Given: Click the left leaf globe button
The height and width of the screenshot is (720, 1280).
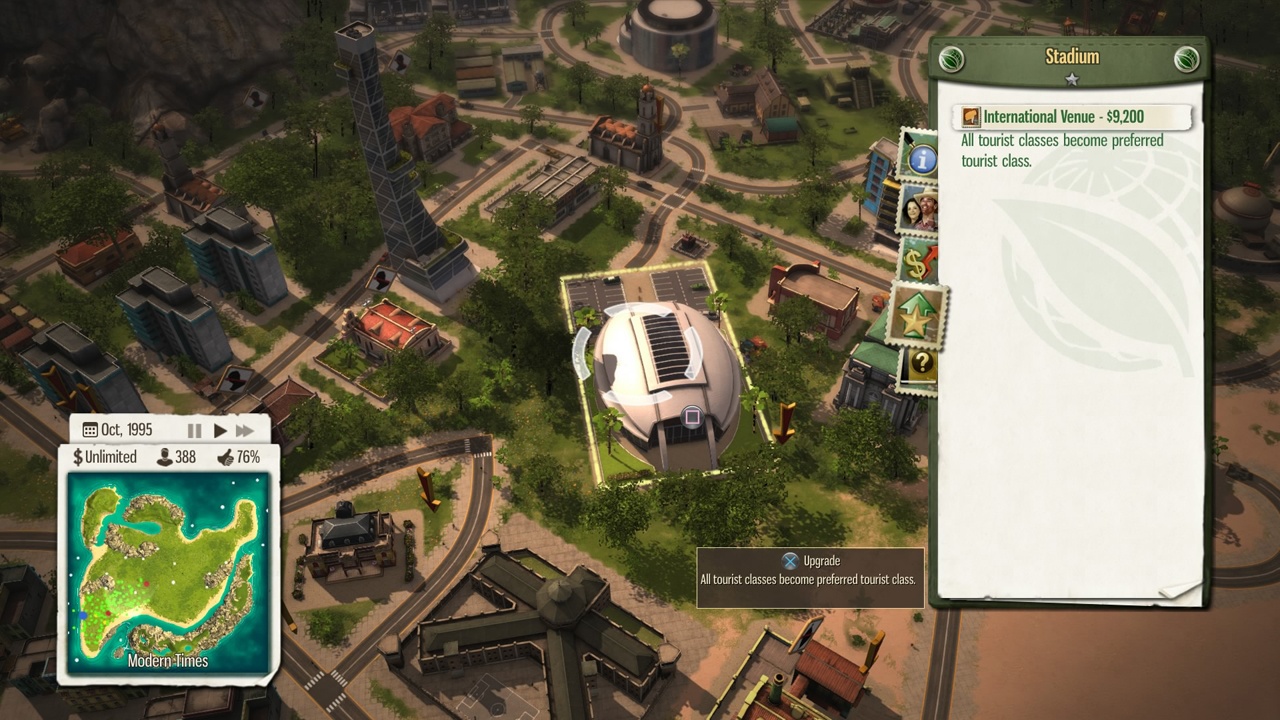Looking at the screenshot, I should pyautogui.click(x=951, y=58).
